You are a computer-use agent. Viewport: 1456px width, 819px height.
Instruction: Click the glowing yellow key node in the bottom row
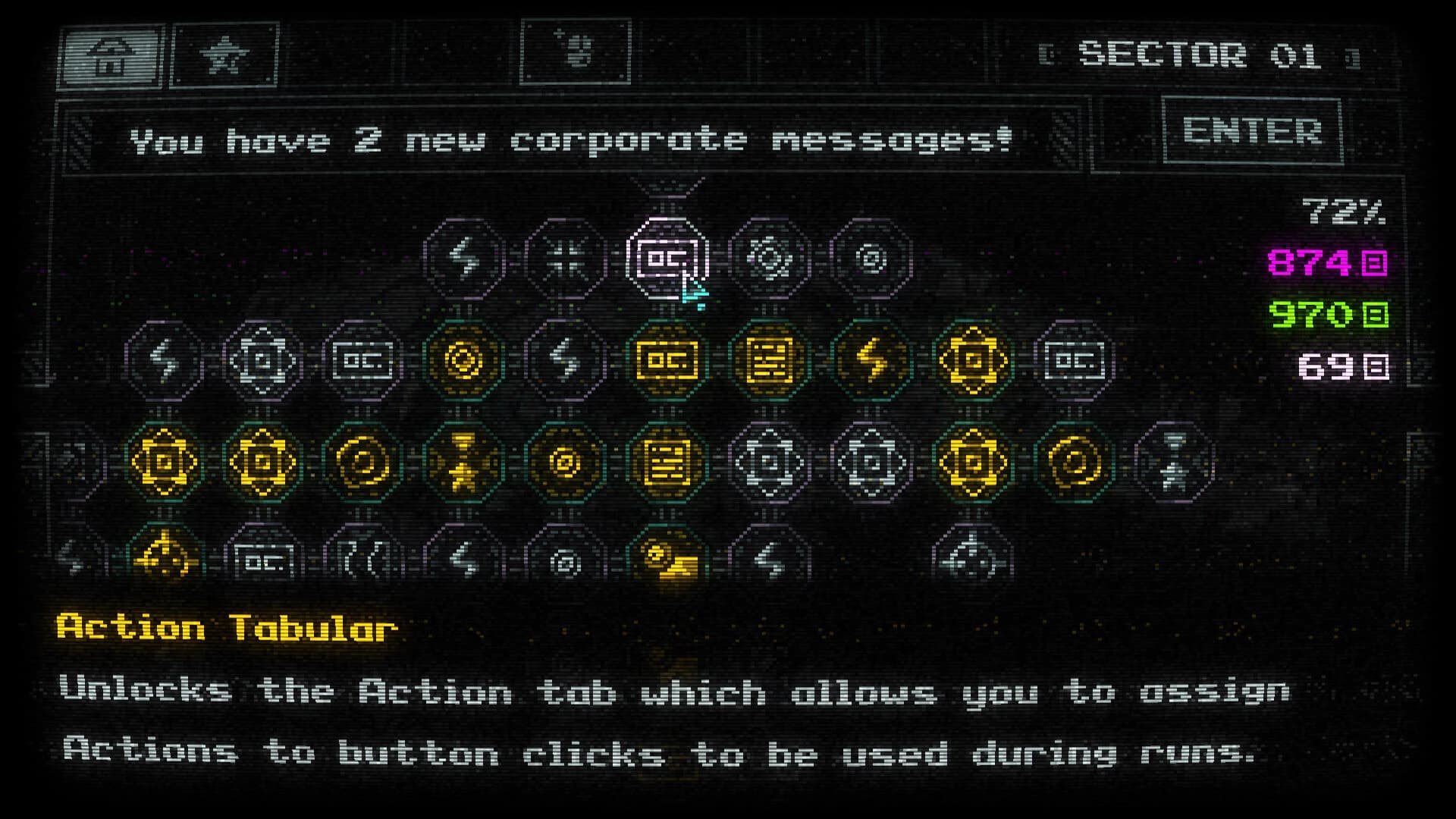(x=671, y=561)
